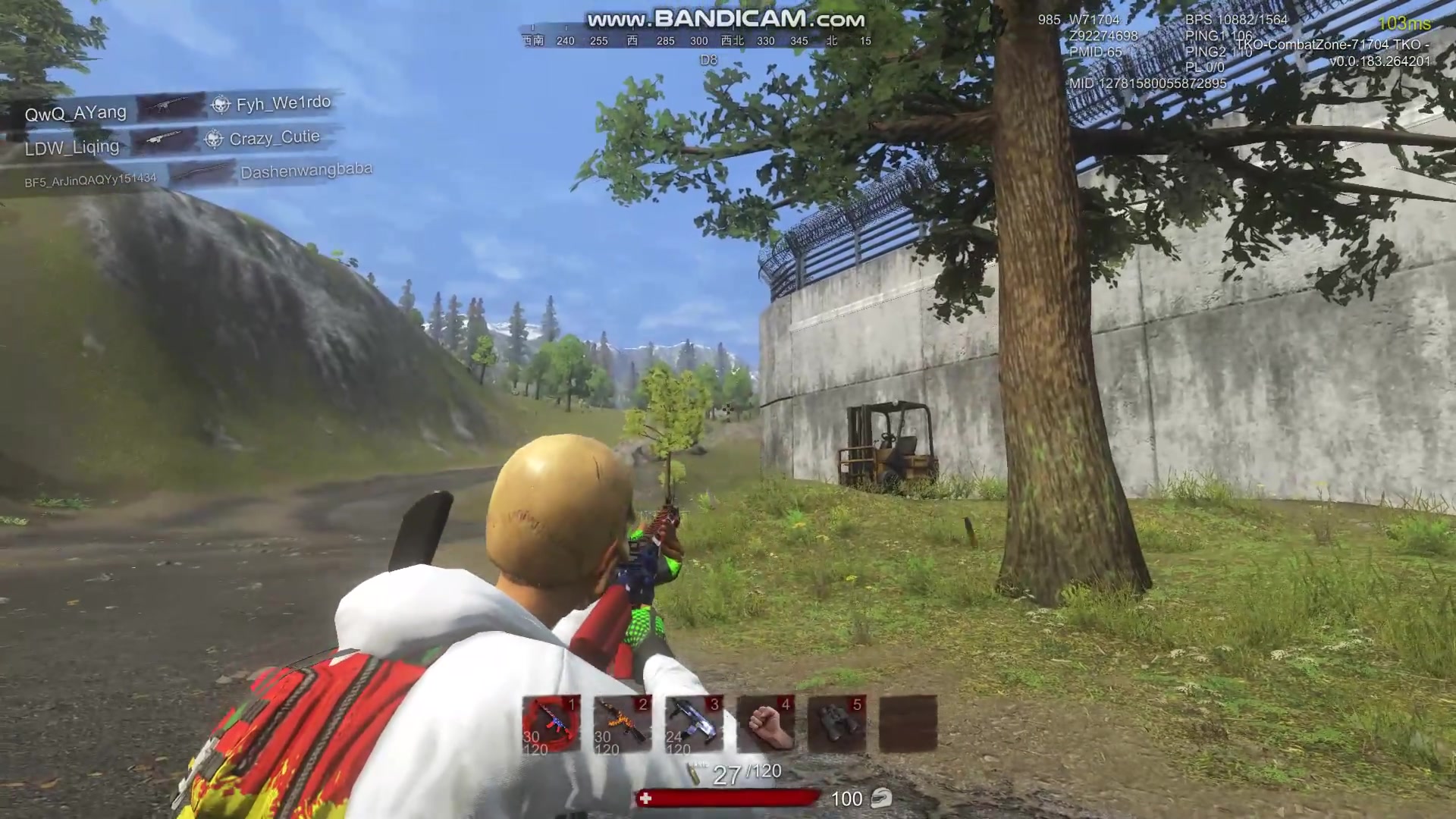Click the D8 grid location label

pos(709,61)
